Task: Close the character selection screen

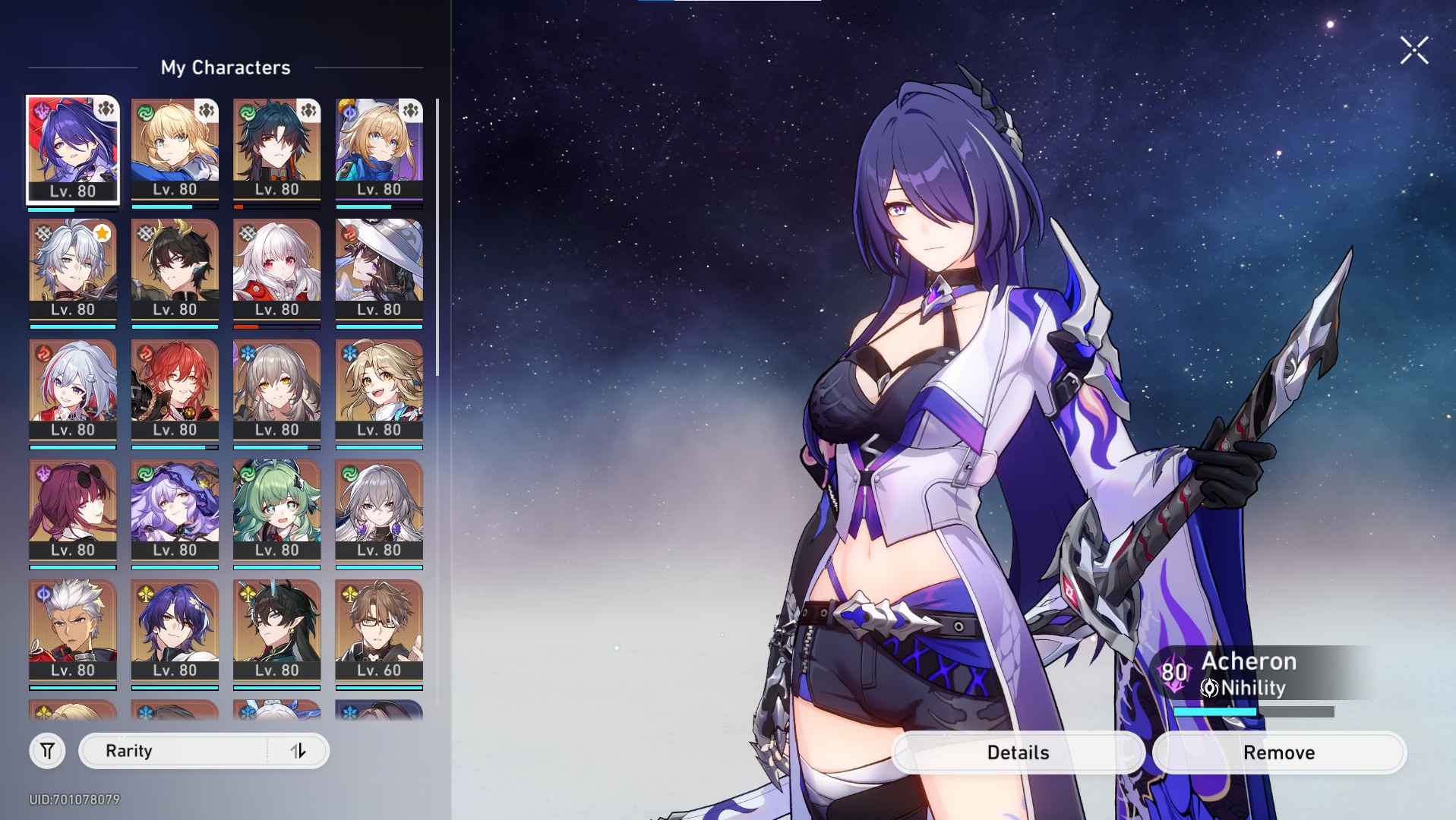Action: coord(1413,51)
